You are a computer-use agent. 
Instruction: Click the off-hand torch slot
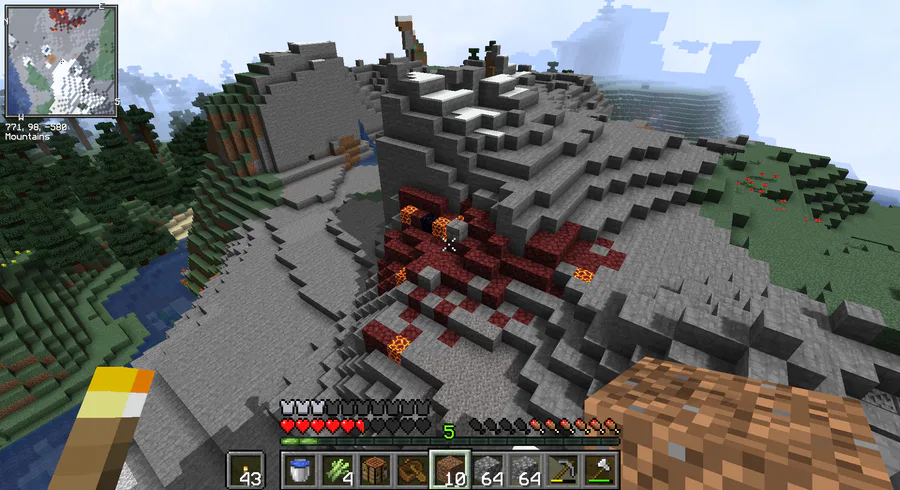coord(246,469)
